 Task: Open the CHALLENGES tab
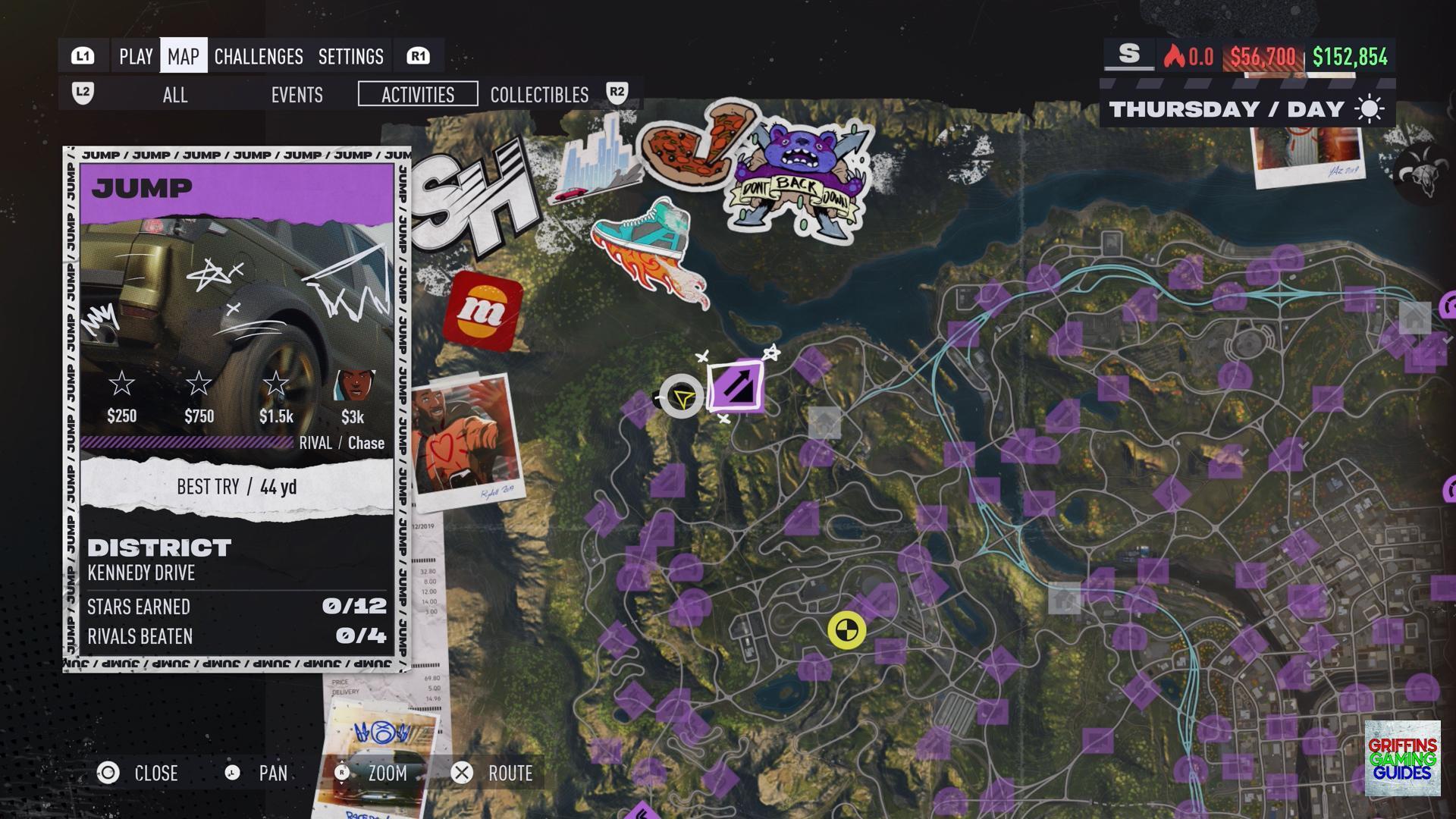tap(259, 56)
